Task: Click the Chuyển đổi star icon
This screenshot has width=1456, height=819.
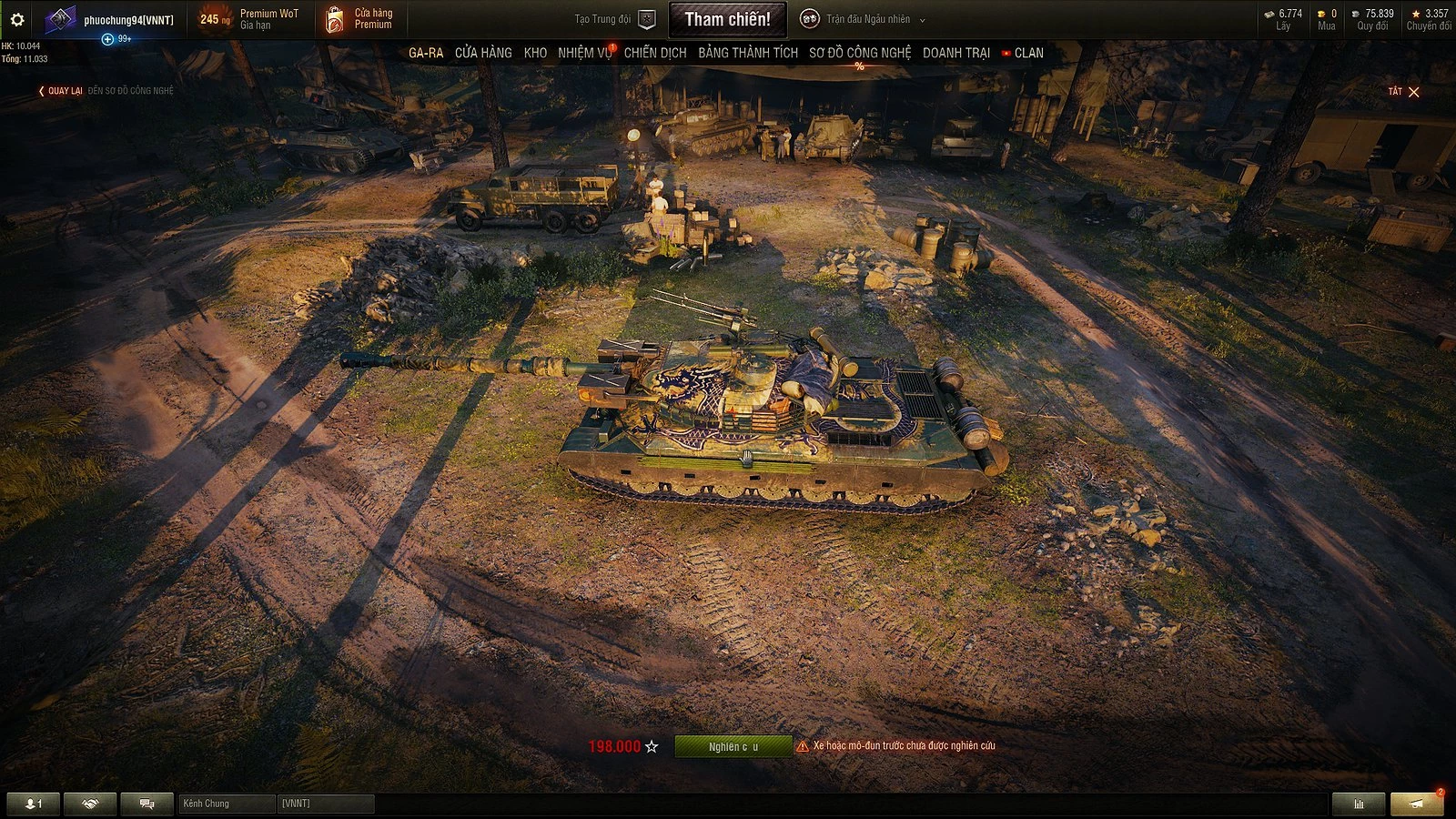Action: point(1418,13)
